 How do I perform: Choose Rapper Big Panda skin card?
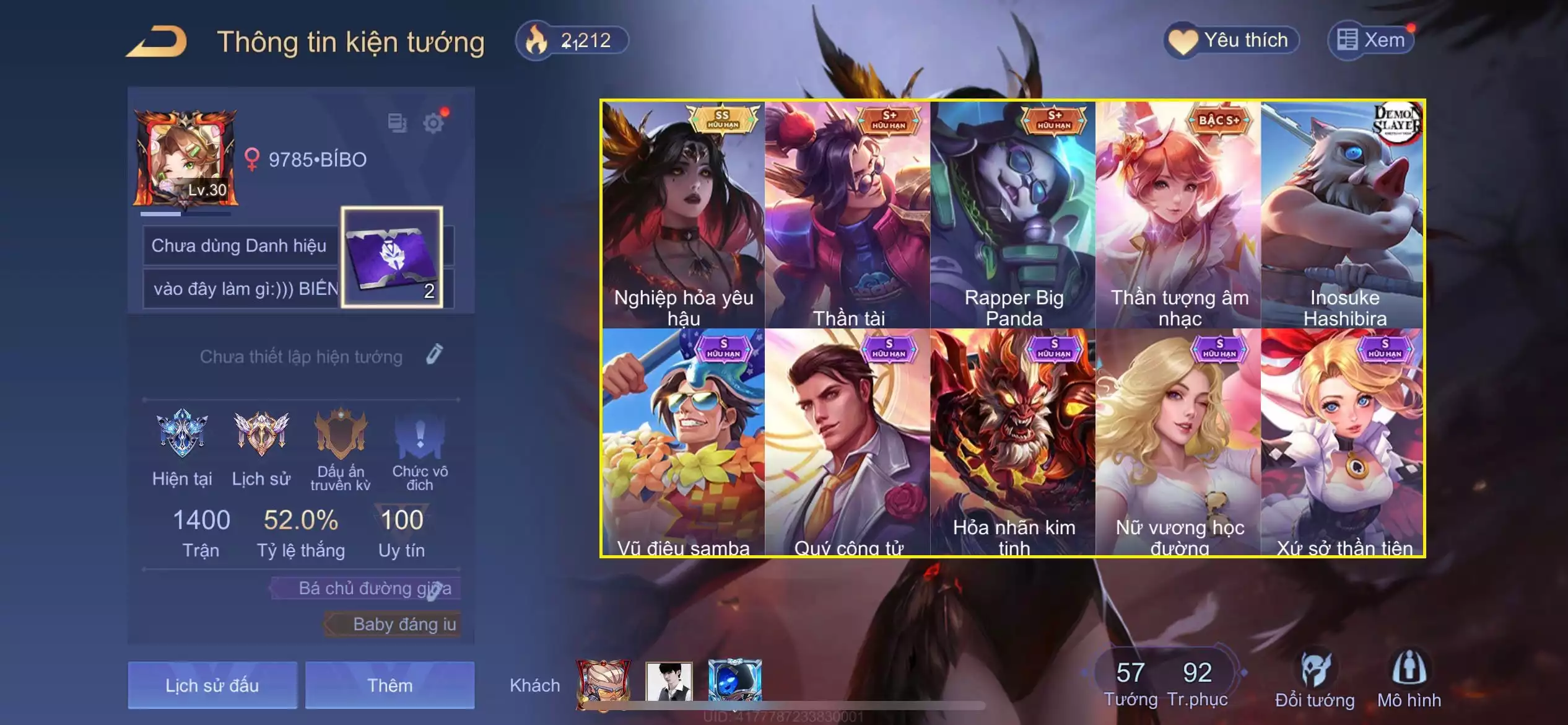(1013, 214)
